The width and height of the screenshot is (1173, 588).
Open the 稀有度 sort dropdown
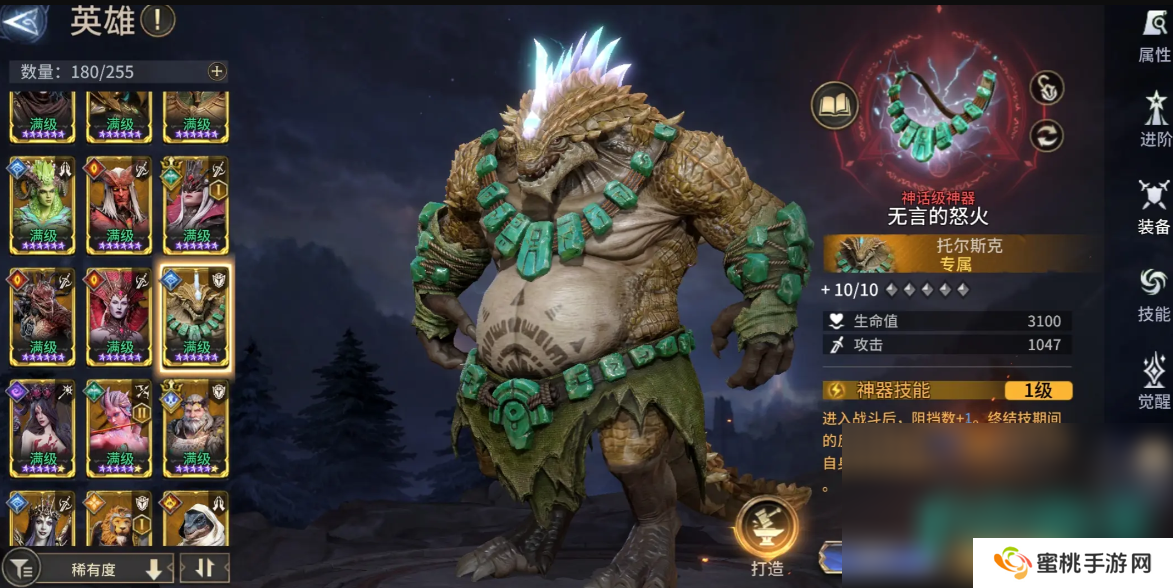click(108, 568)
